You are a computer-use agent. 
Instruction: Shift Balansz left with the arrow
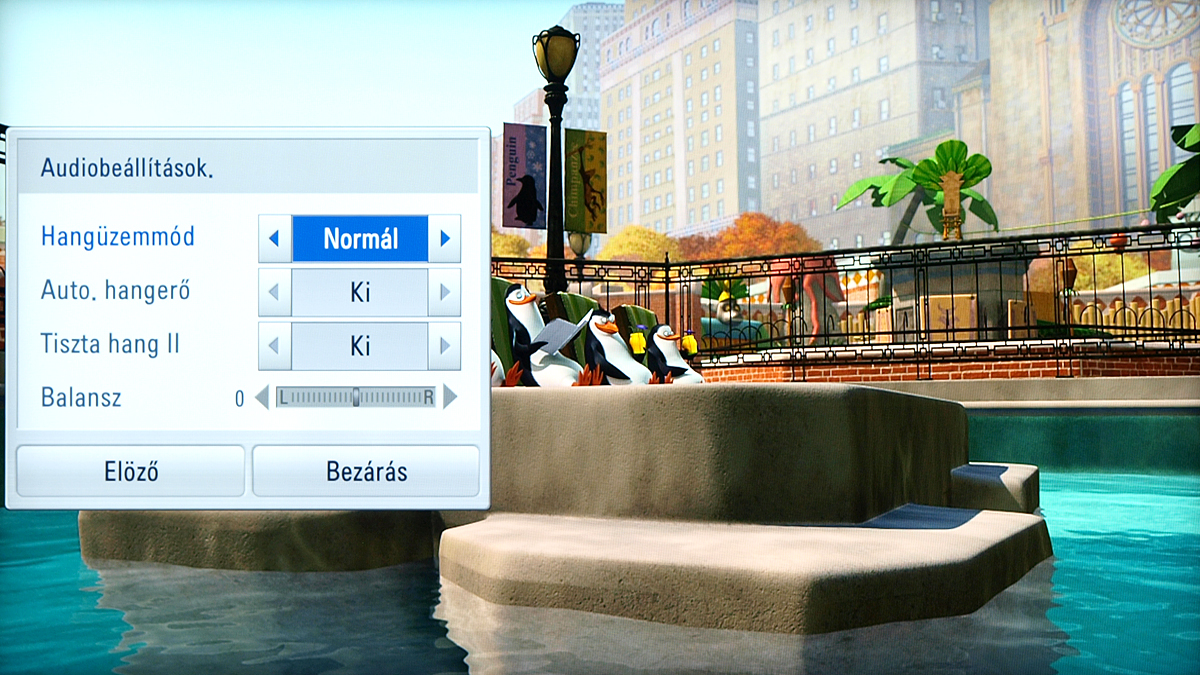point(262,398)
